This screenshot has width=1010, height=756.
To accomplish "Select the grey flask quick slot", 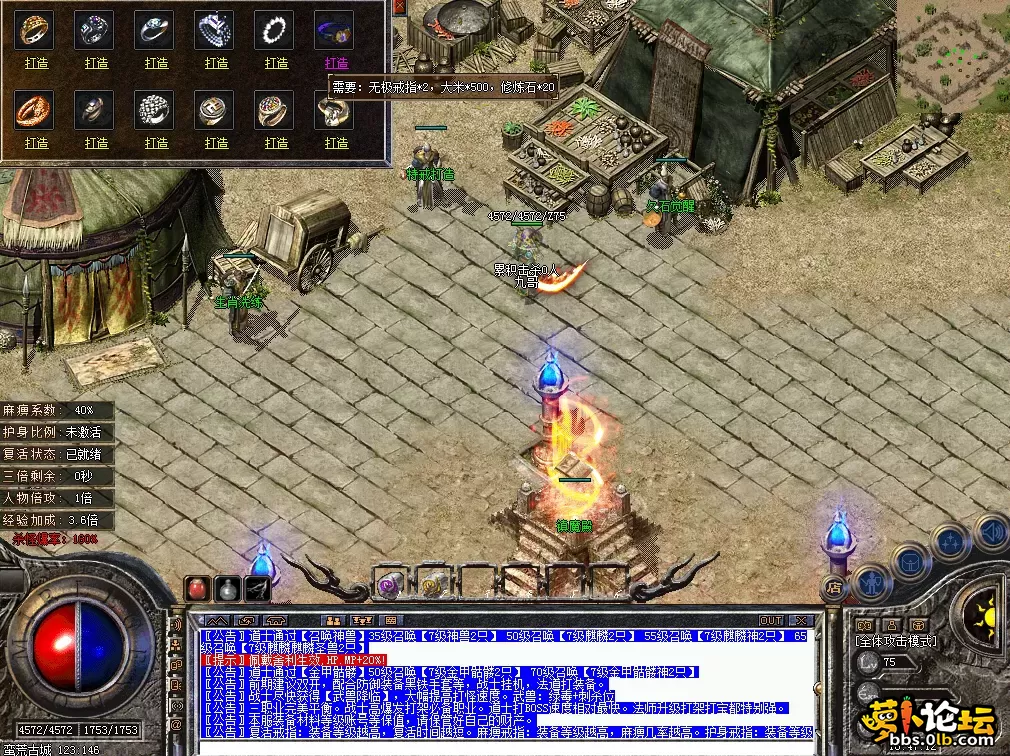I will tap(229, 589).
